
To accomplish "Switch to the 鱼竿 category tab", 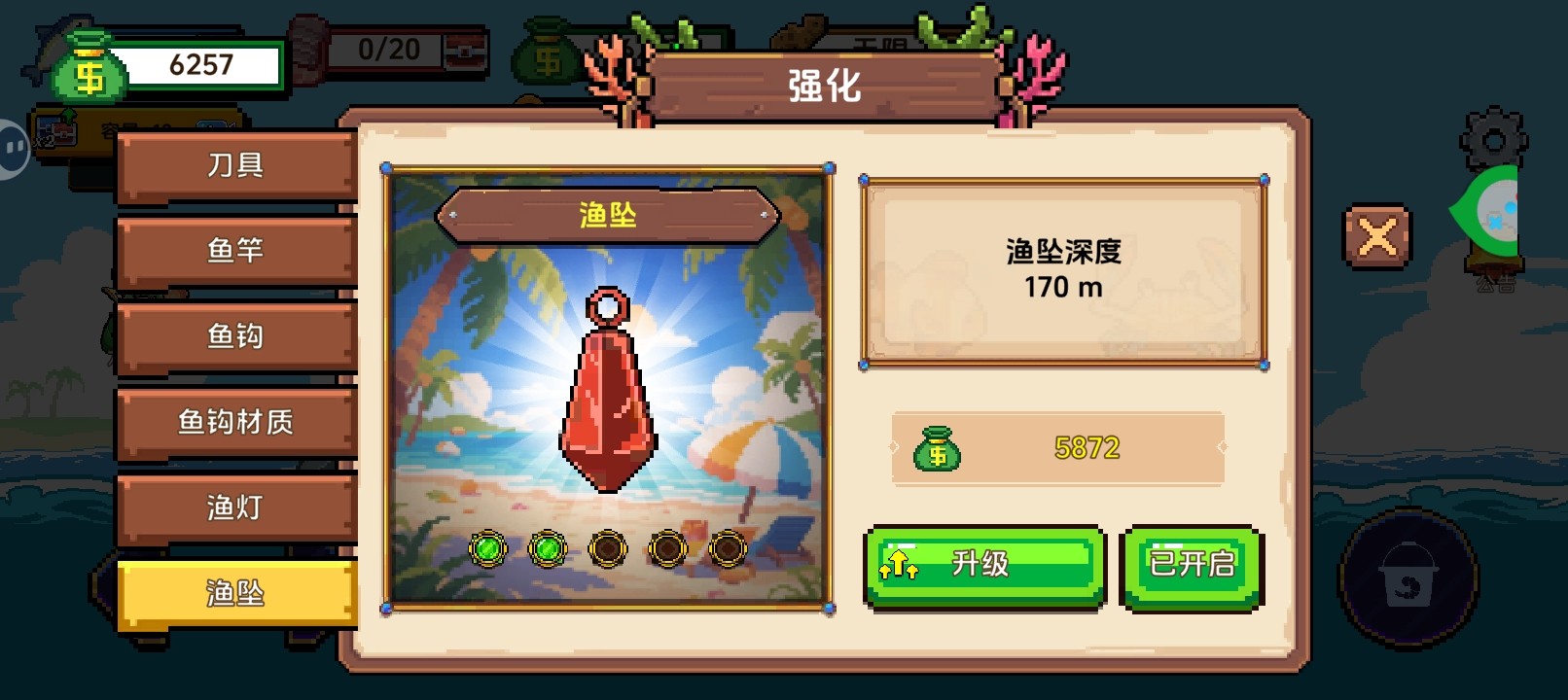I will 234,250.
